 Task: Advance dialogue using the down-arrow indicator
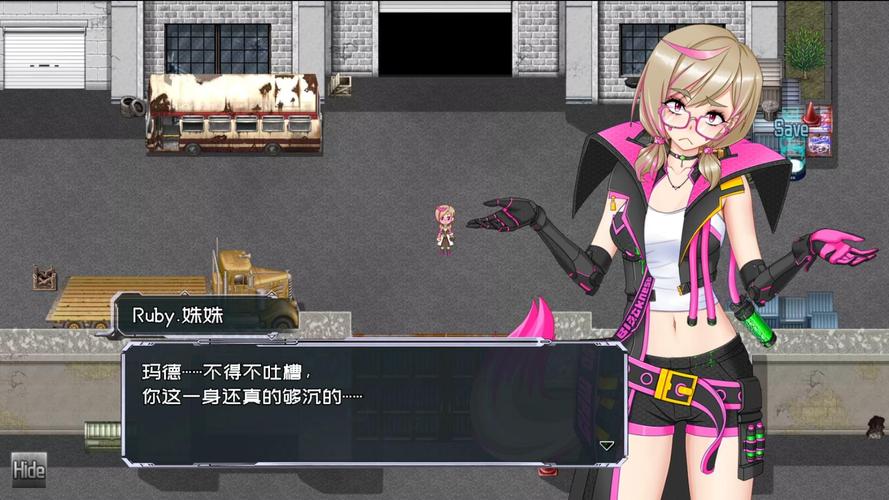coord(606,445)
